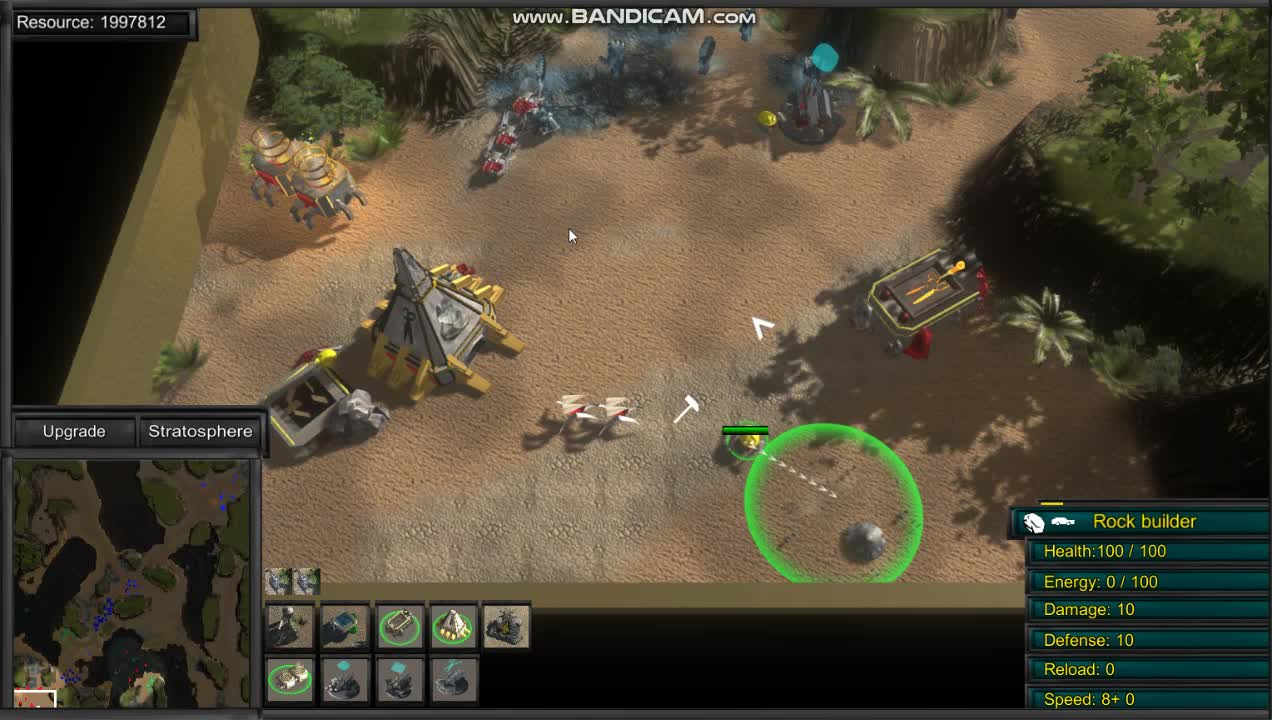Click the Stratosphere button
1272x720 pixels.
pyautogui.click(x=200, y=431)
